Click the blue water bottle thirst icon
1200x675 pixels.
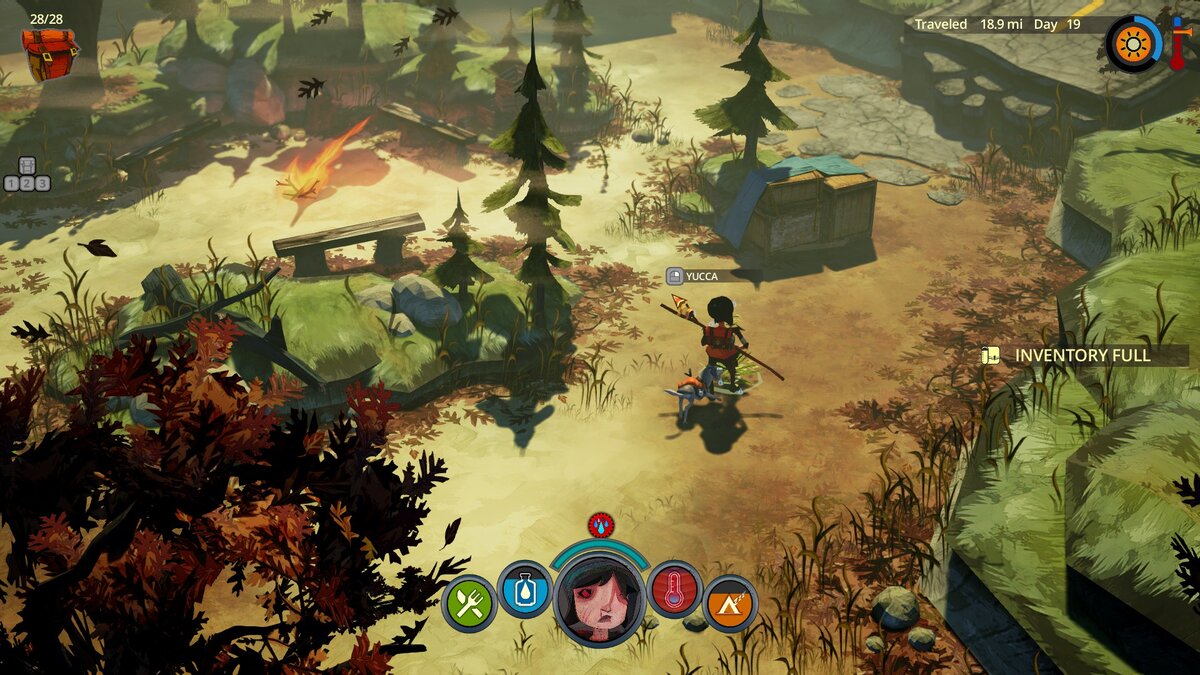coord(525,589)
